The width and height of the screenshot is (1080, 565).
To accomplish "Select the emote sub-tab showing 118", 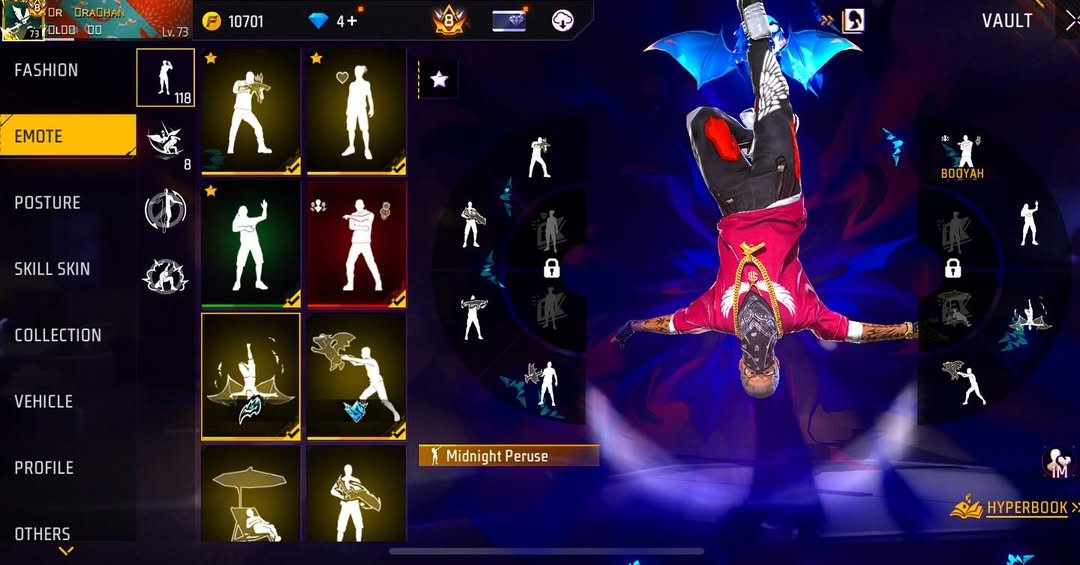I will [x=165, y=78].
